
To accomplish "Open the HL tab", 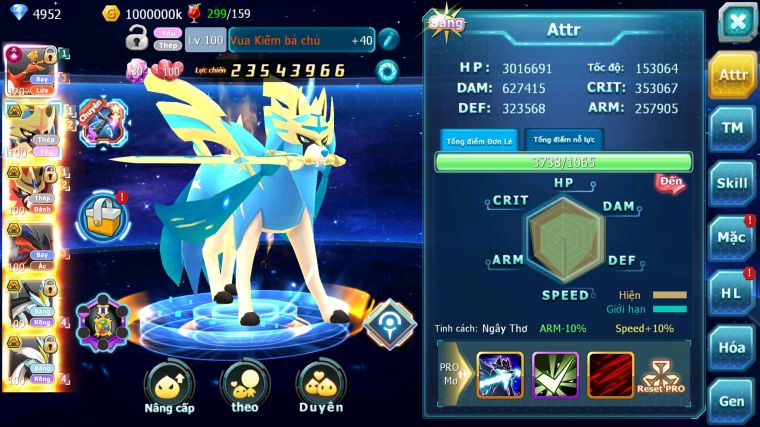I will coord(732,293).
